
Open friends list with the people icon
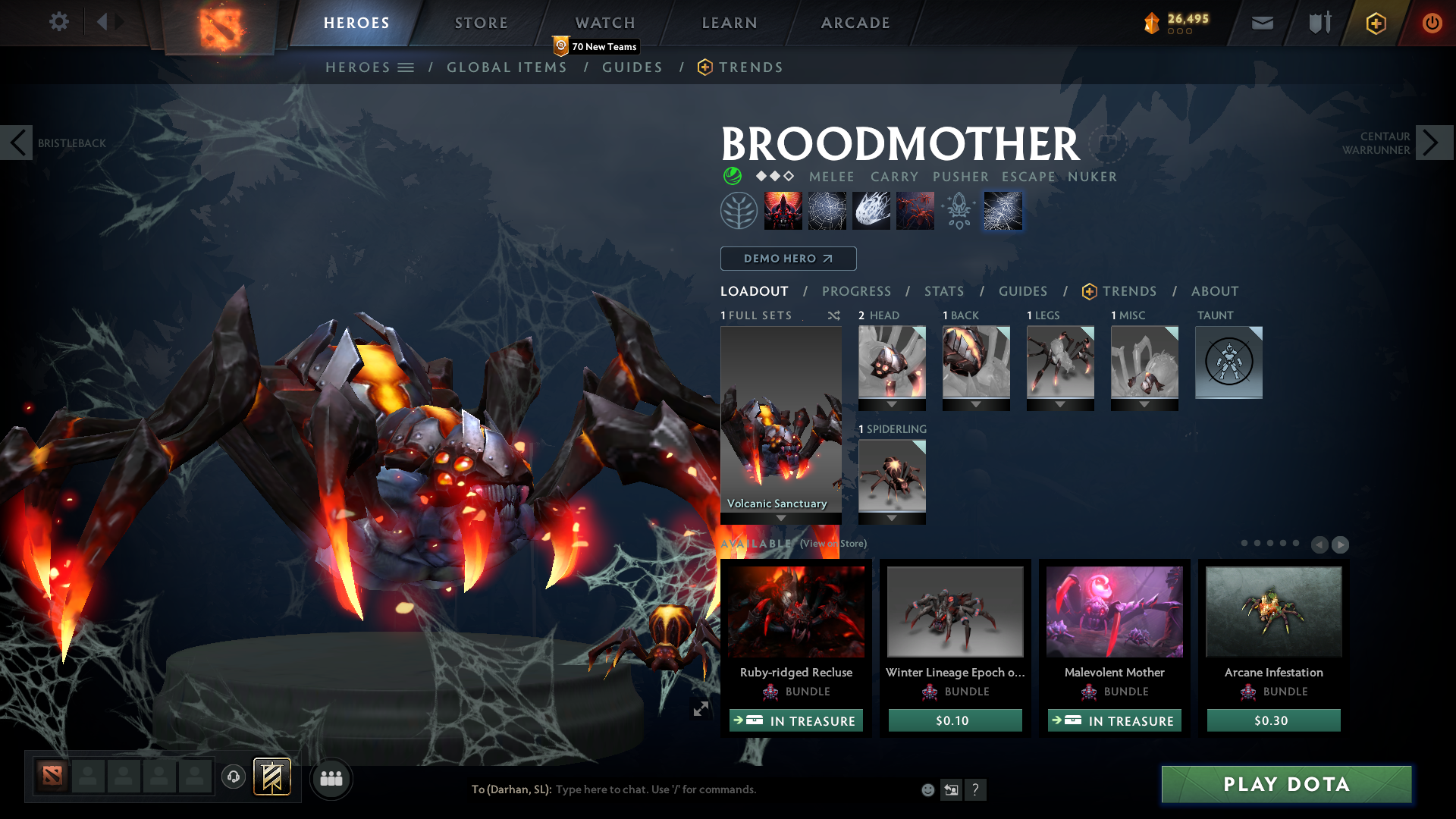[330, 778]
